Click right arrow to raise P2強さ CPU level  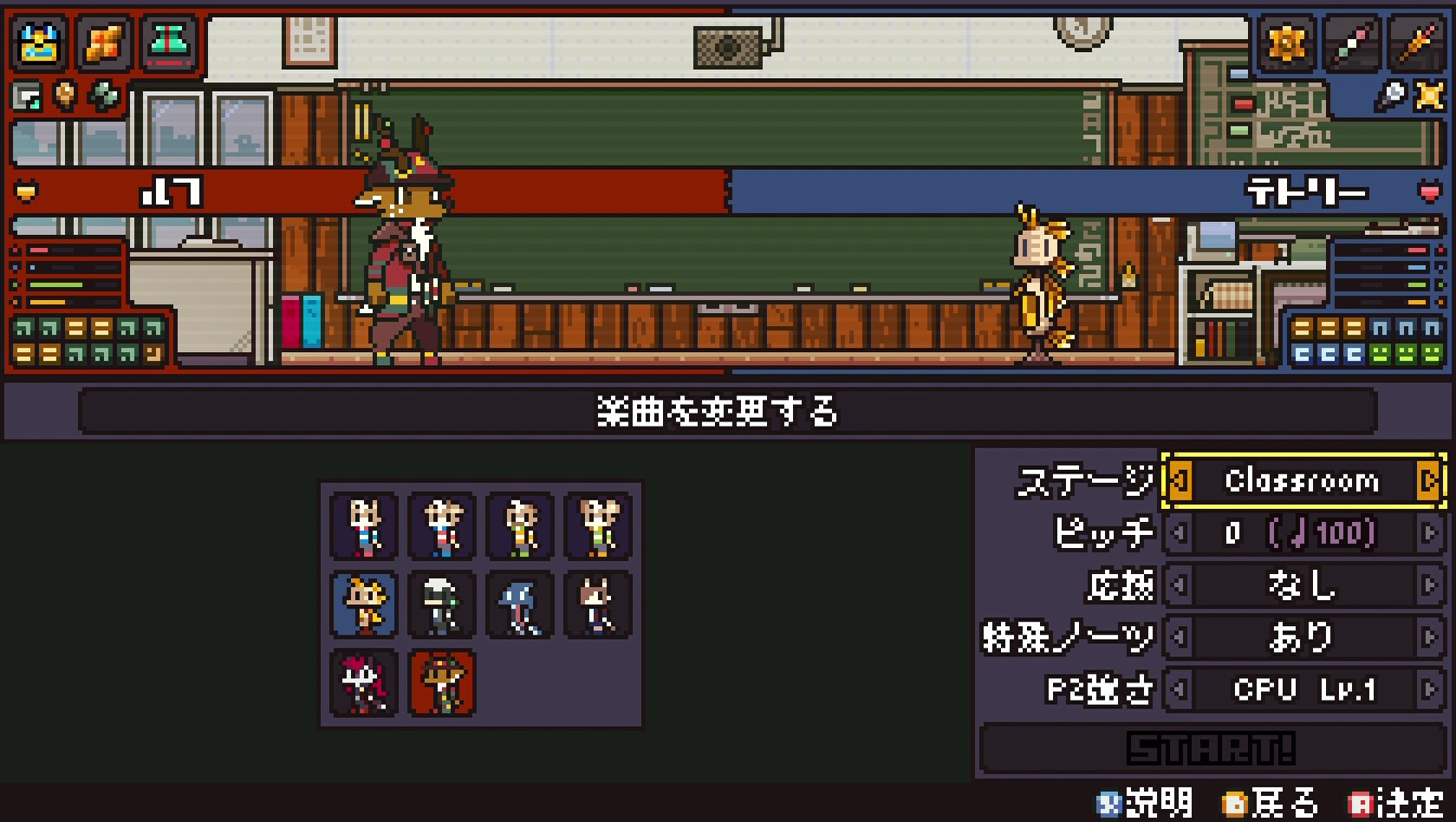click(x=1429, y=689)
